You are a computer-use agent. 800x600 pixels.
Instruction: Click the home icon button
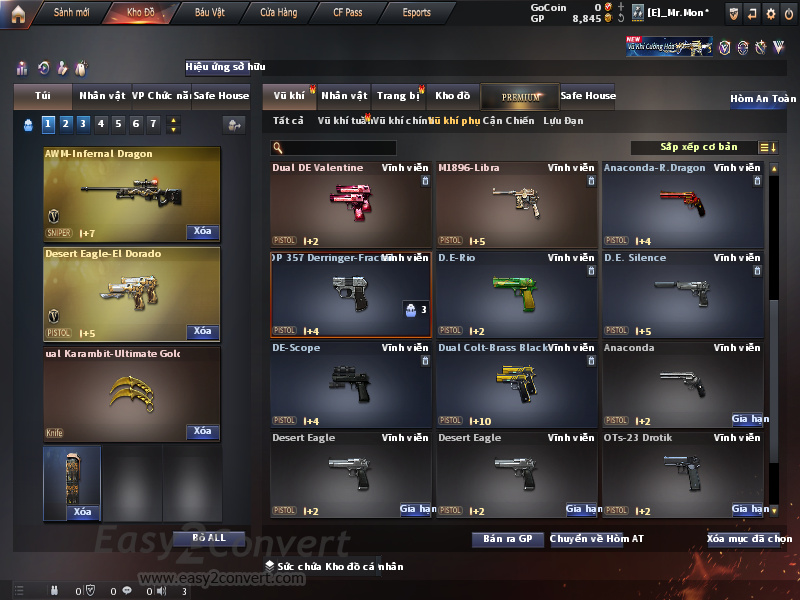[x=17, y=13]
